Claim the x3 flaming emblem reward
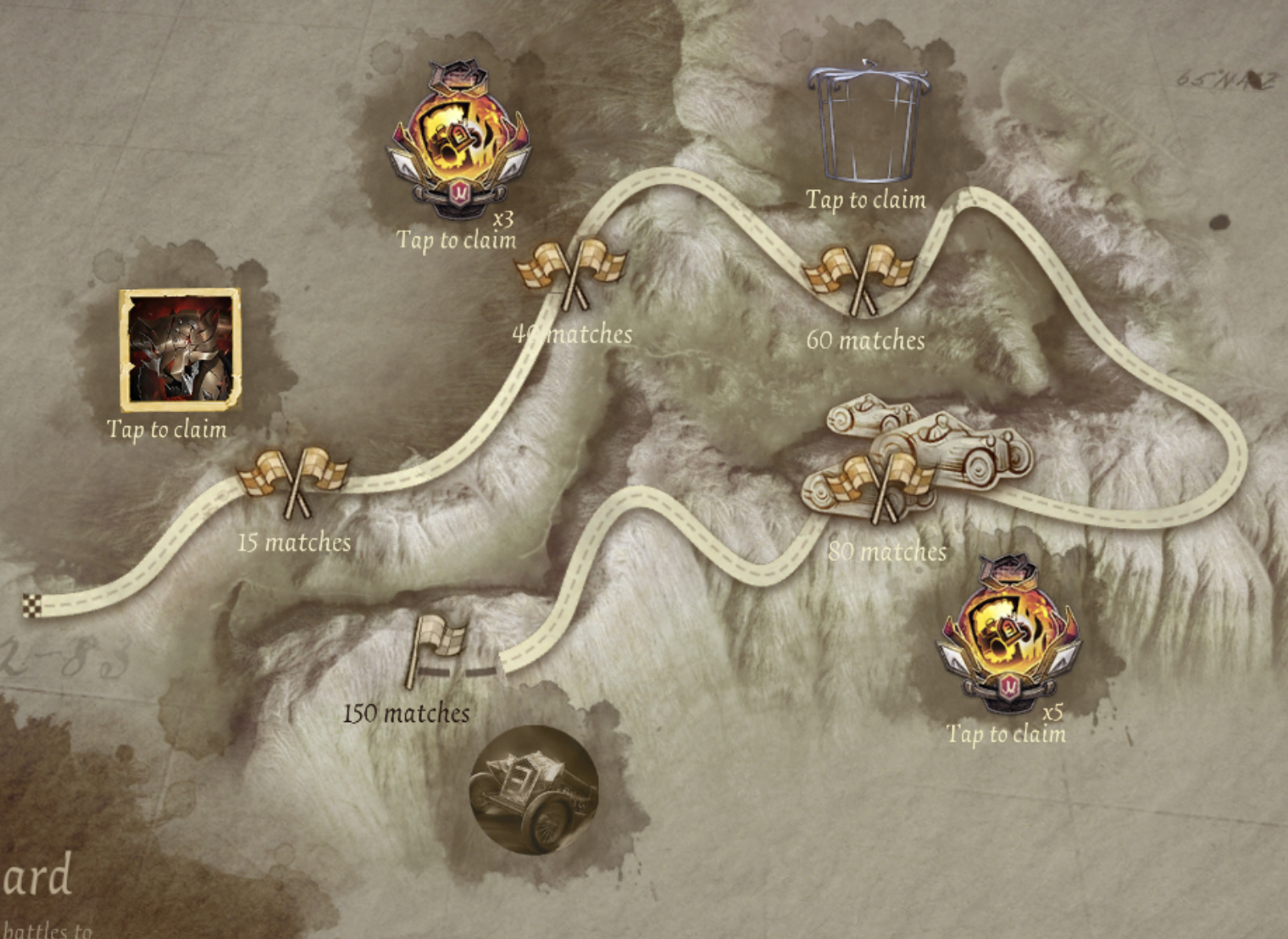 458,142
